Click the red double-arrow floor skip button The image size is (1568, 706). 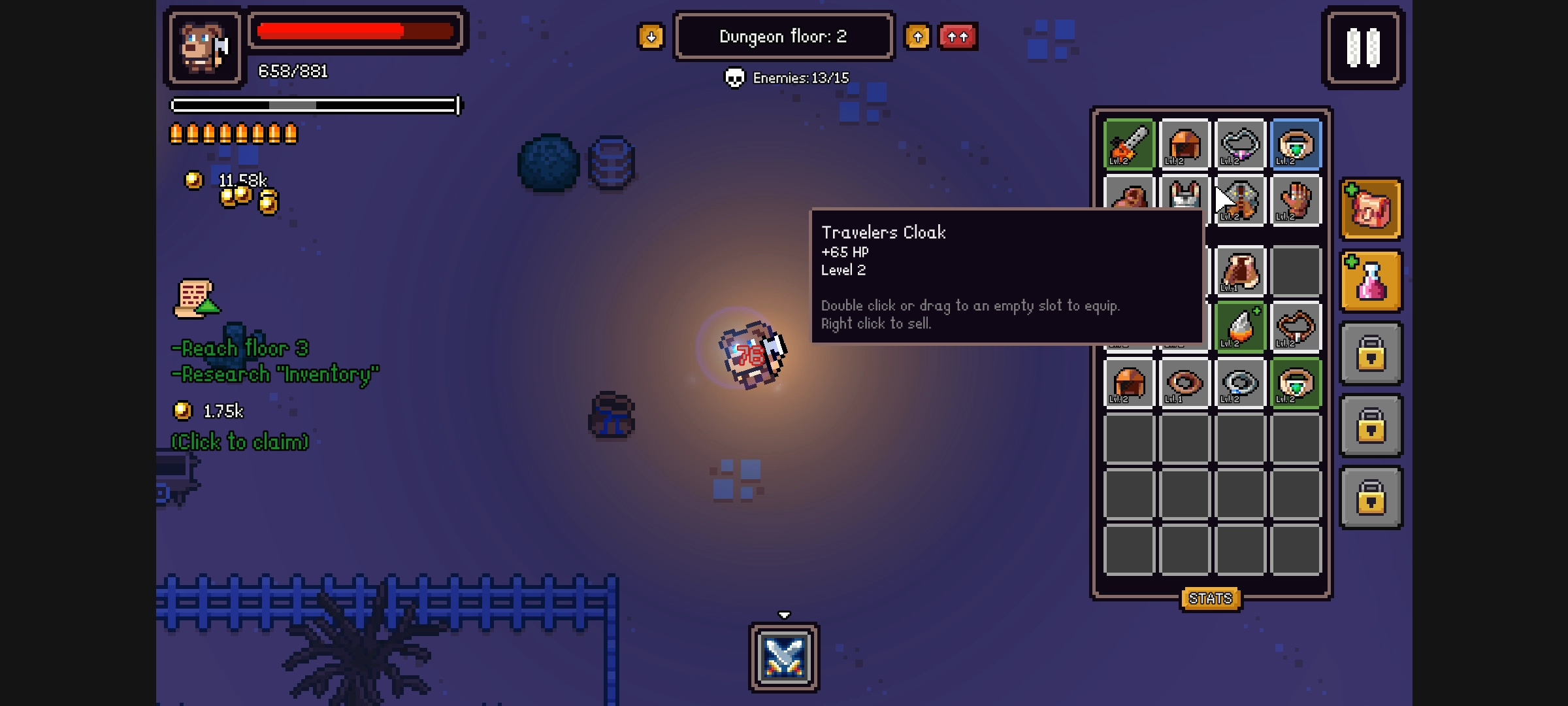(x=957, y=37)
